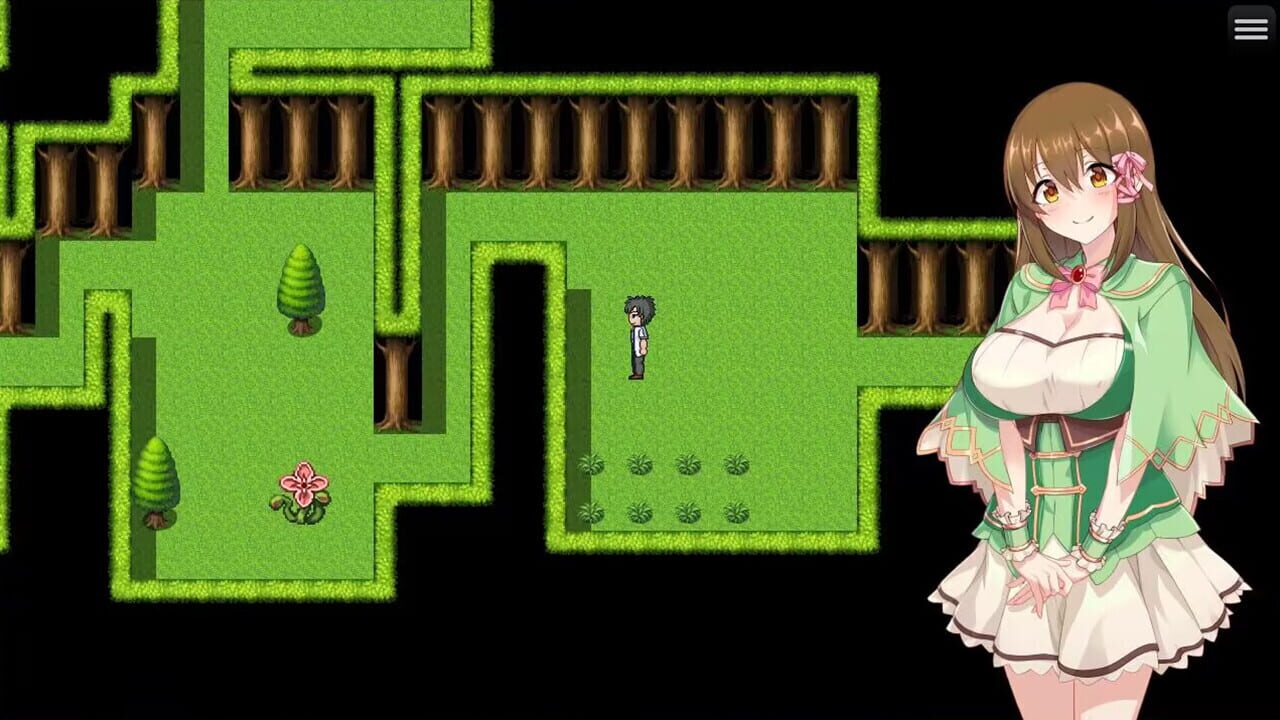Click the dark green hedge strip beside the grass

click(575, 400)
